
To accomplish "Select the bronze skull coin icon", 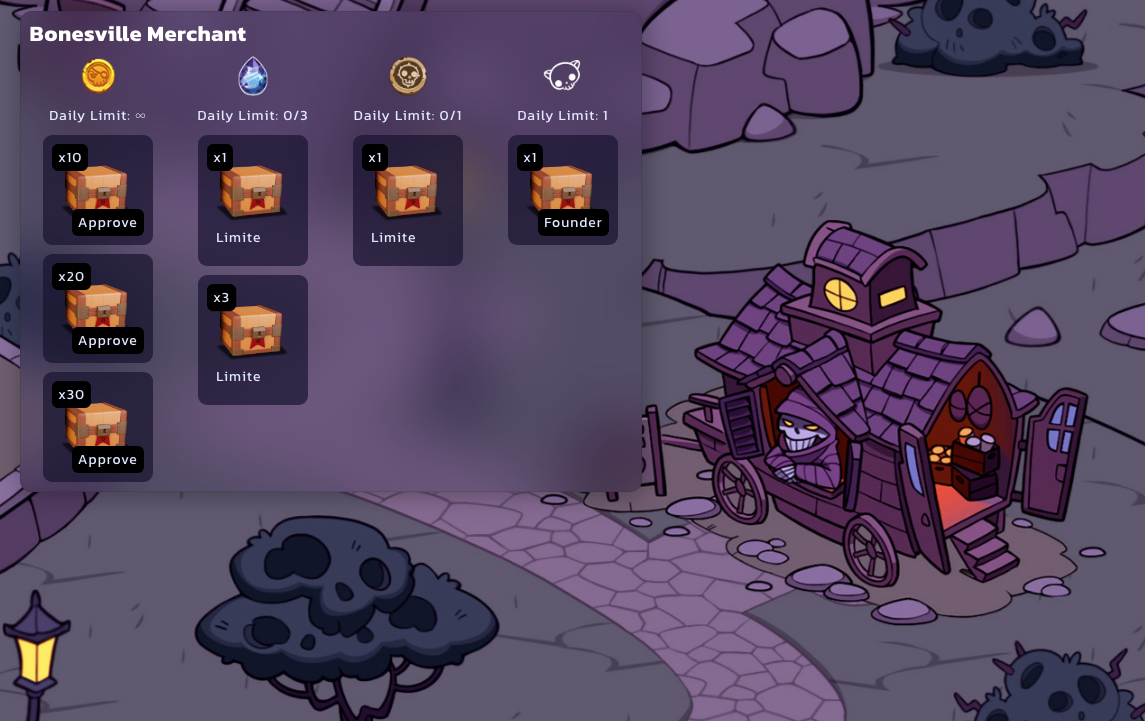I will click(x=408, y=75).
